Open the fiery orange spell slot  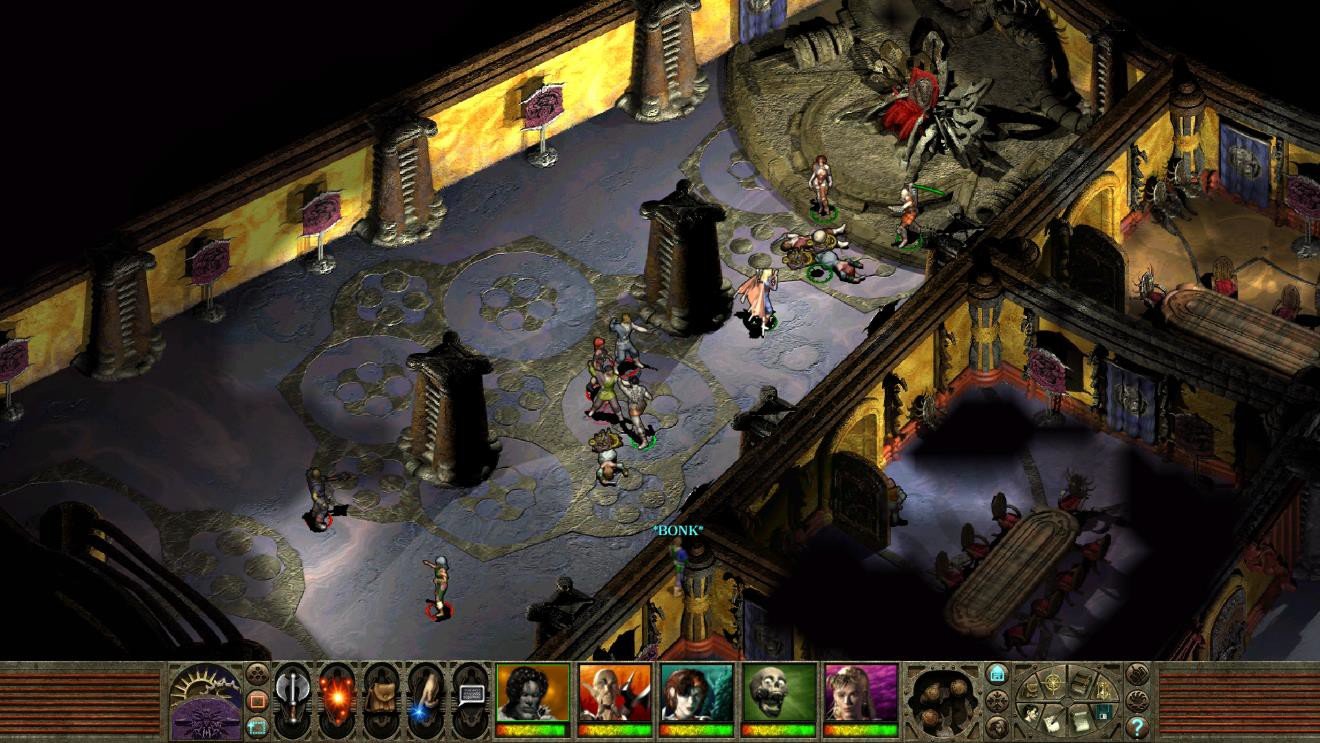tap(337, 695)
